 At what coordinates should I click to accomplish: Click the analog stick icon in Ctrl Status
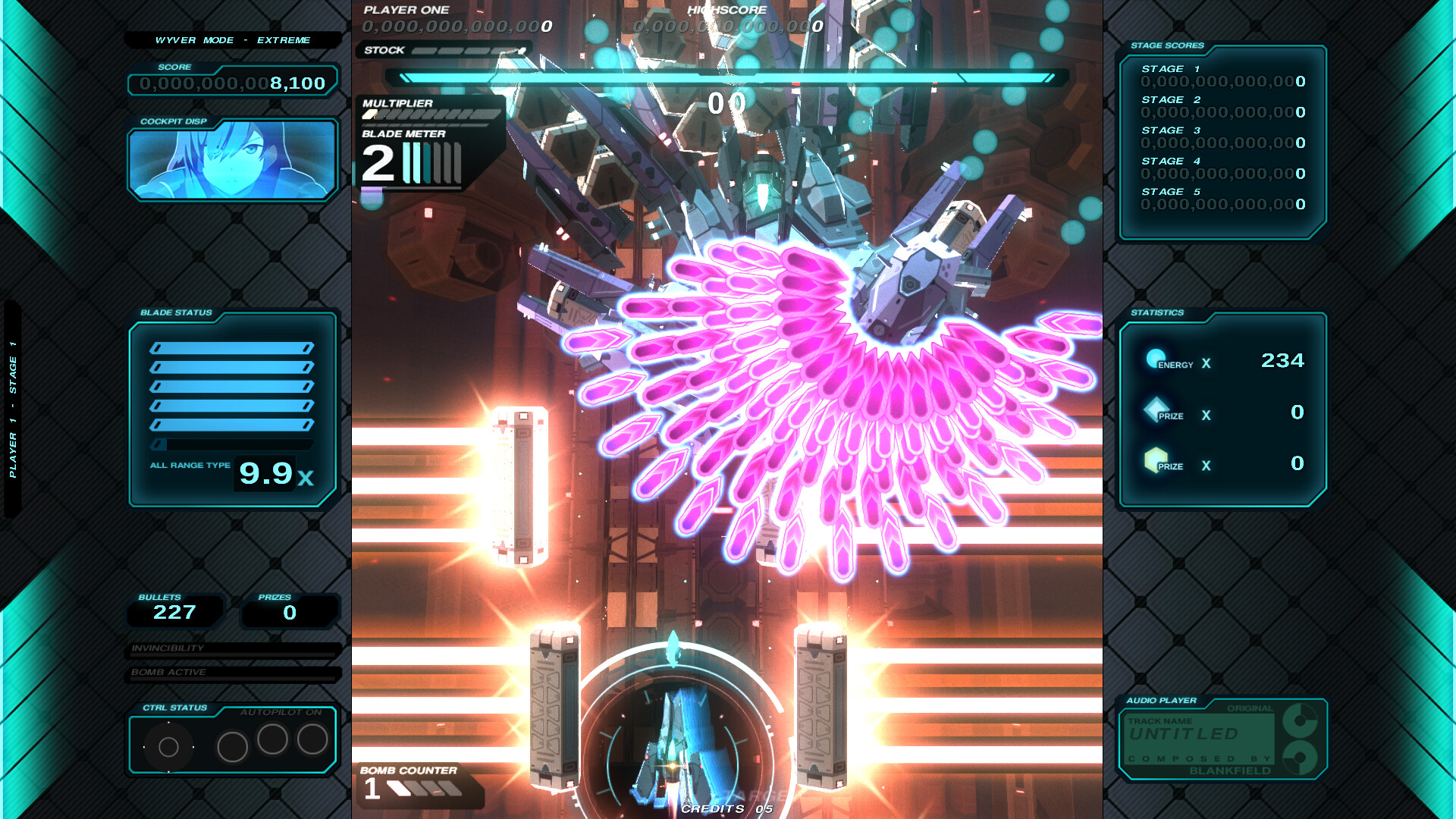pyautogui.click(x=168, y=745)
